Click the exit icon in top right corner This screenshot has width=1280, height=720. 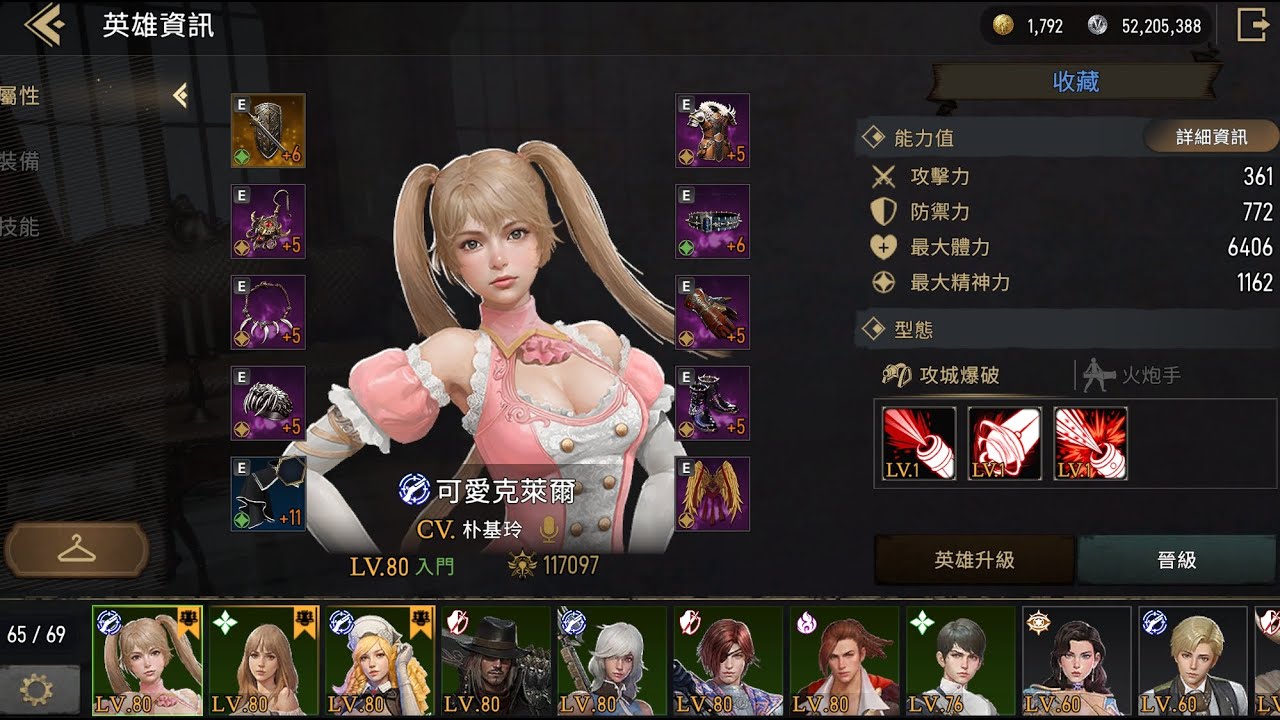[x=1253, y=26]
